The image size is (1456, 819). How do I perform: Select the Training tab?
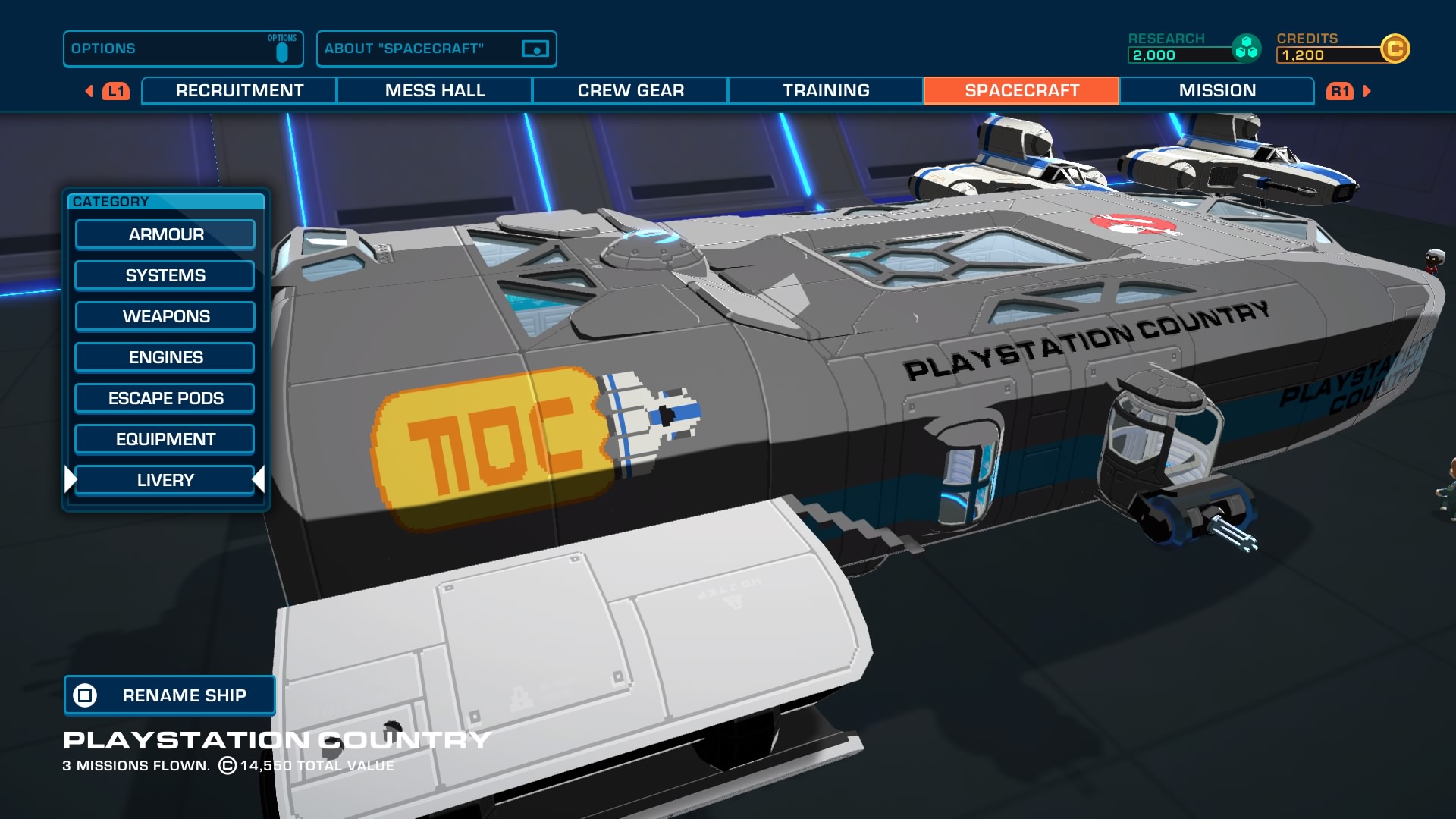point(826,91)
